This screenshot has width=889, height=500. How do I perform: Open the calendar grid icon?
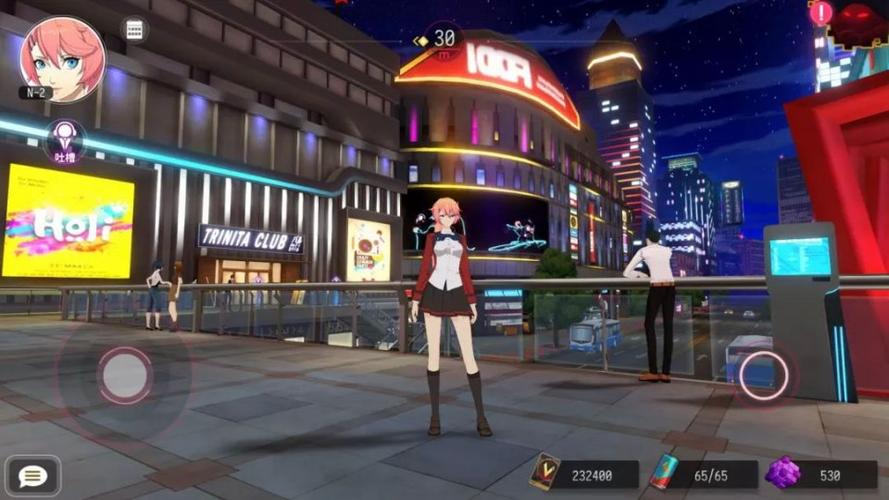coord(134,29)
